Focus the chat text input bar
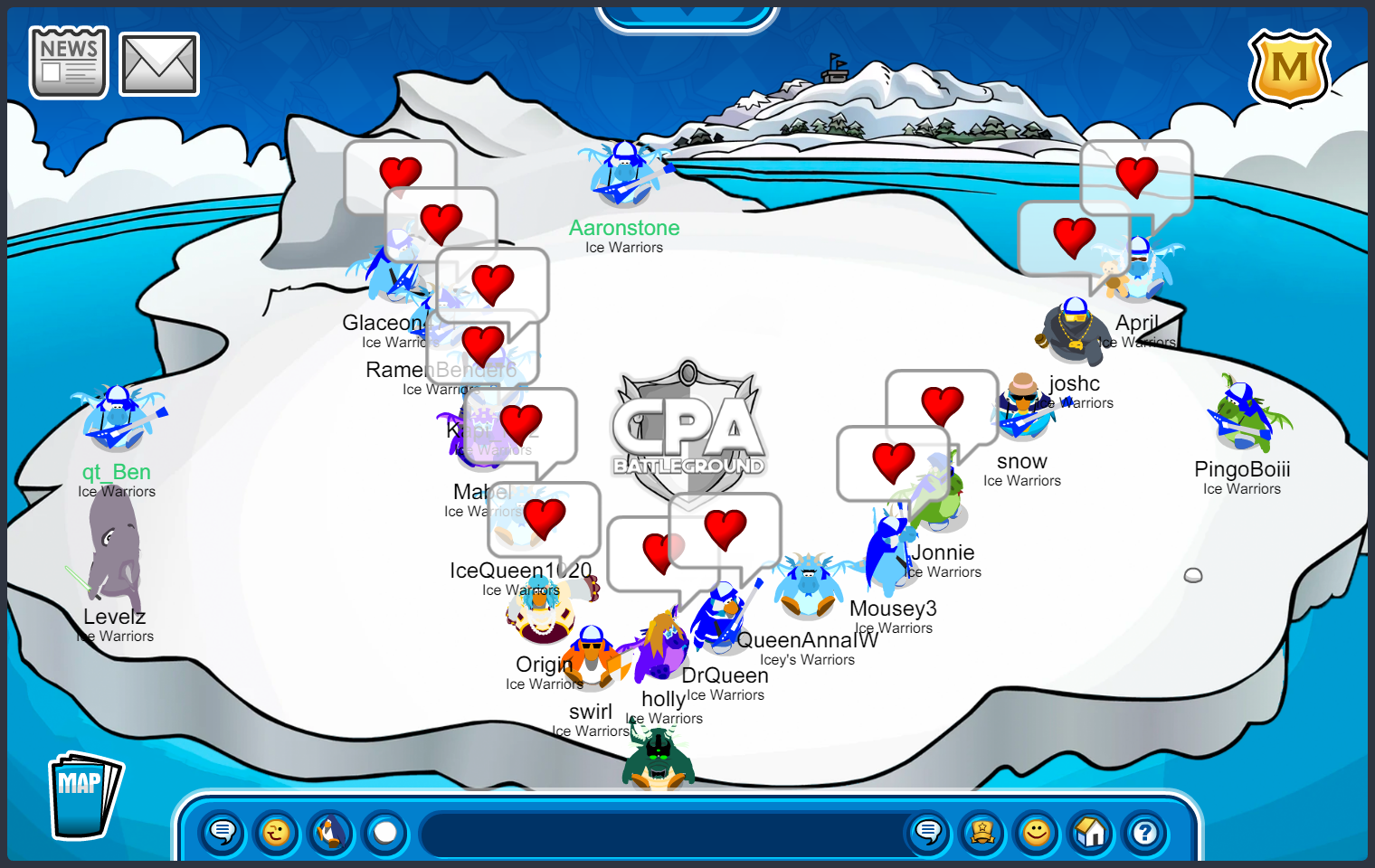Image resolution: width=1375 pixels, height=868 pixels. (660, 833)
